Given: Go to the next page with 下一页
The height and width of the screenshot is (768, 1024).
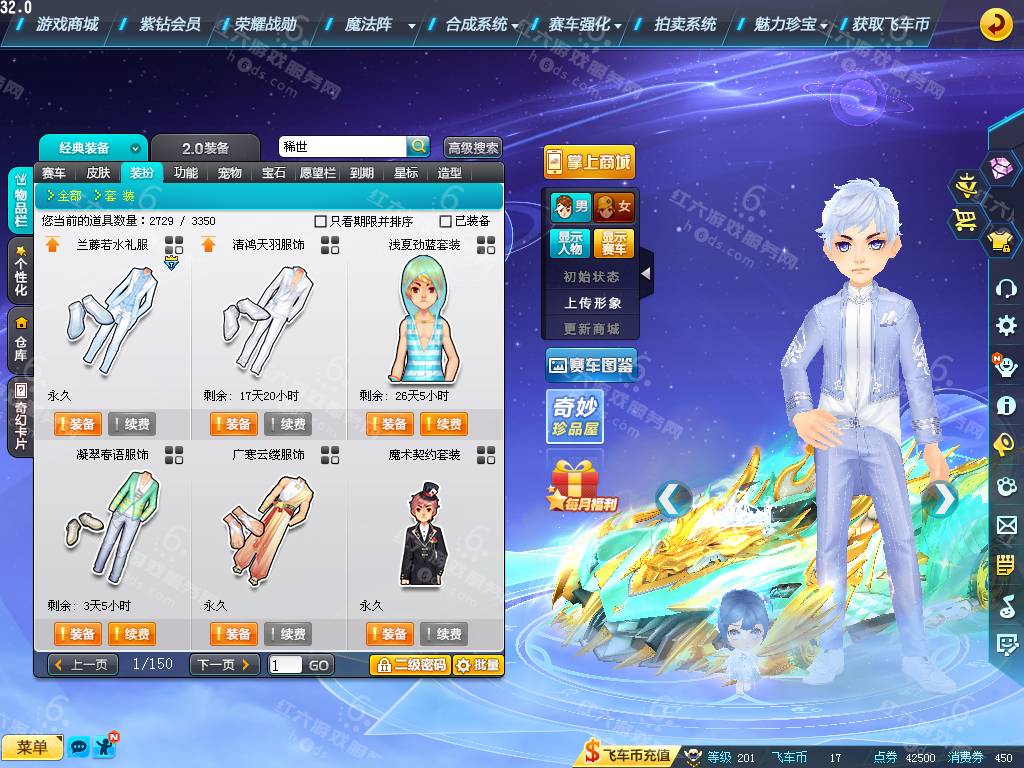Looking at the screenshot, I should (x=224, y=665).
